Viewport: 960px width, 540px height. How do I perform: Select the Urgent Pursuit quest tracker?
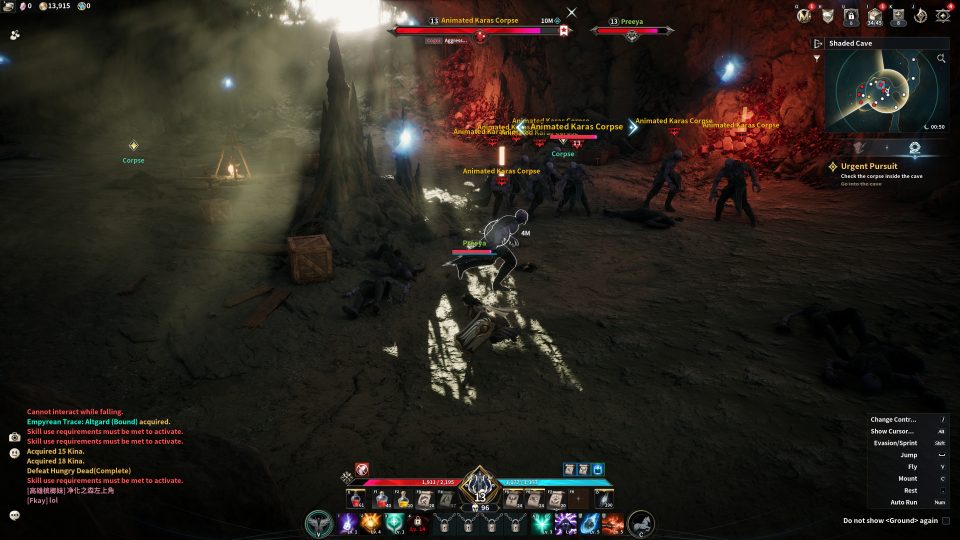coord(869,166)
